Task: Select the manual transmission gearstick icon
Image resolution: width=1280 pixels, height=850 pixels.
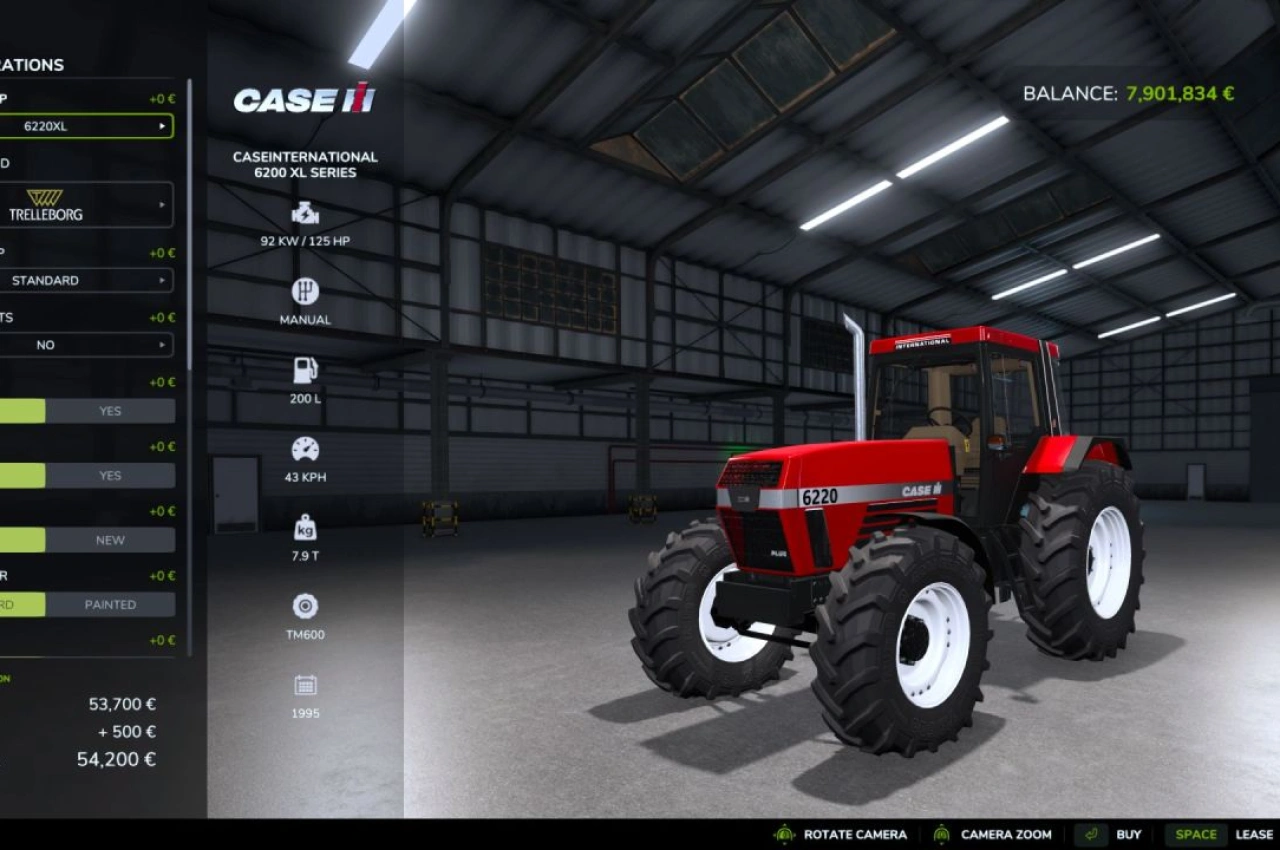Action: click(x=304, y=292)
